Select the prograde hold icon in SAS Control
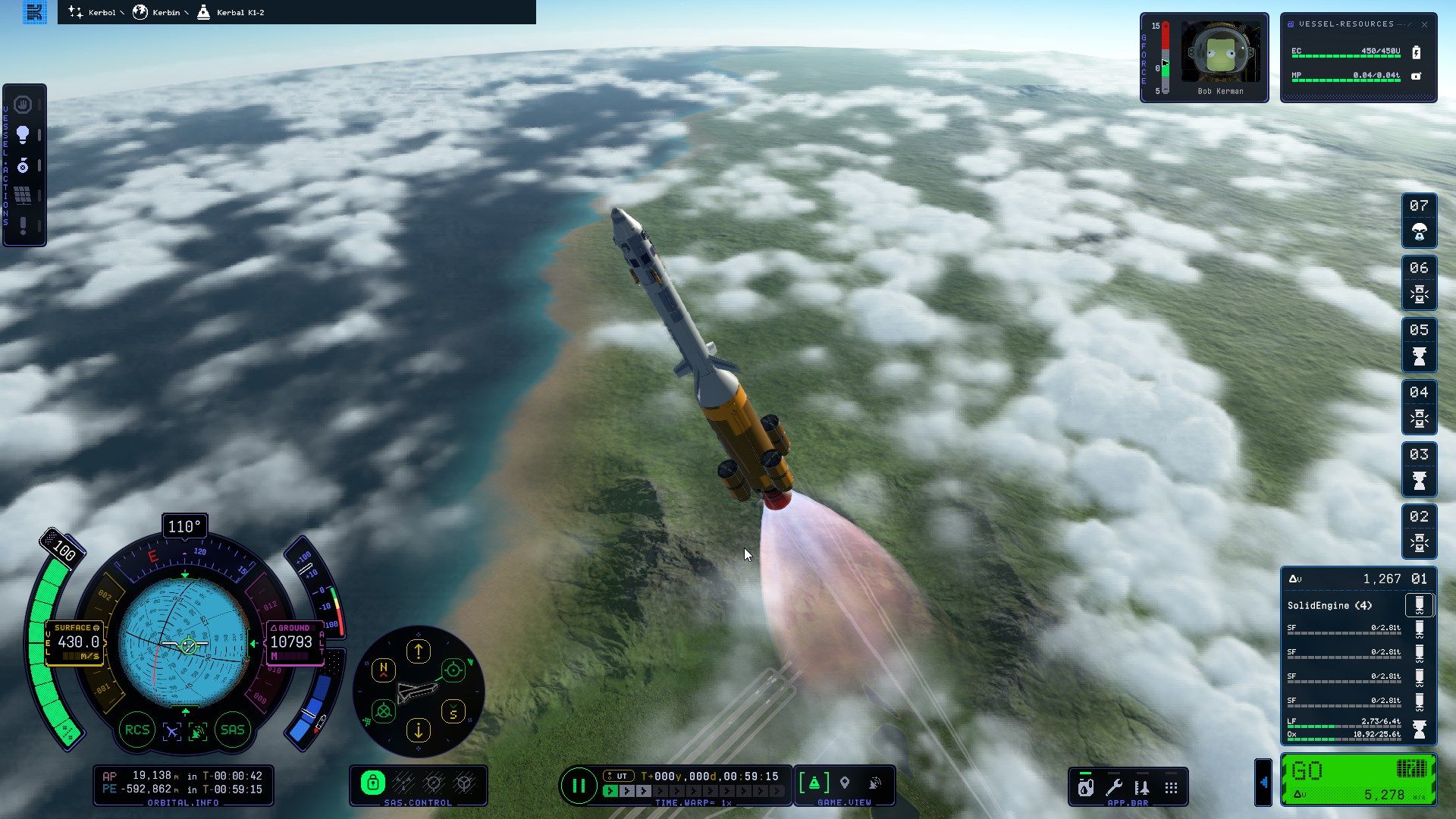This screenshot has width=1456, height=819. pyautogui.click(x=433, y=782)
